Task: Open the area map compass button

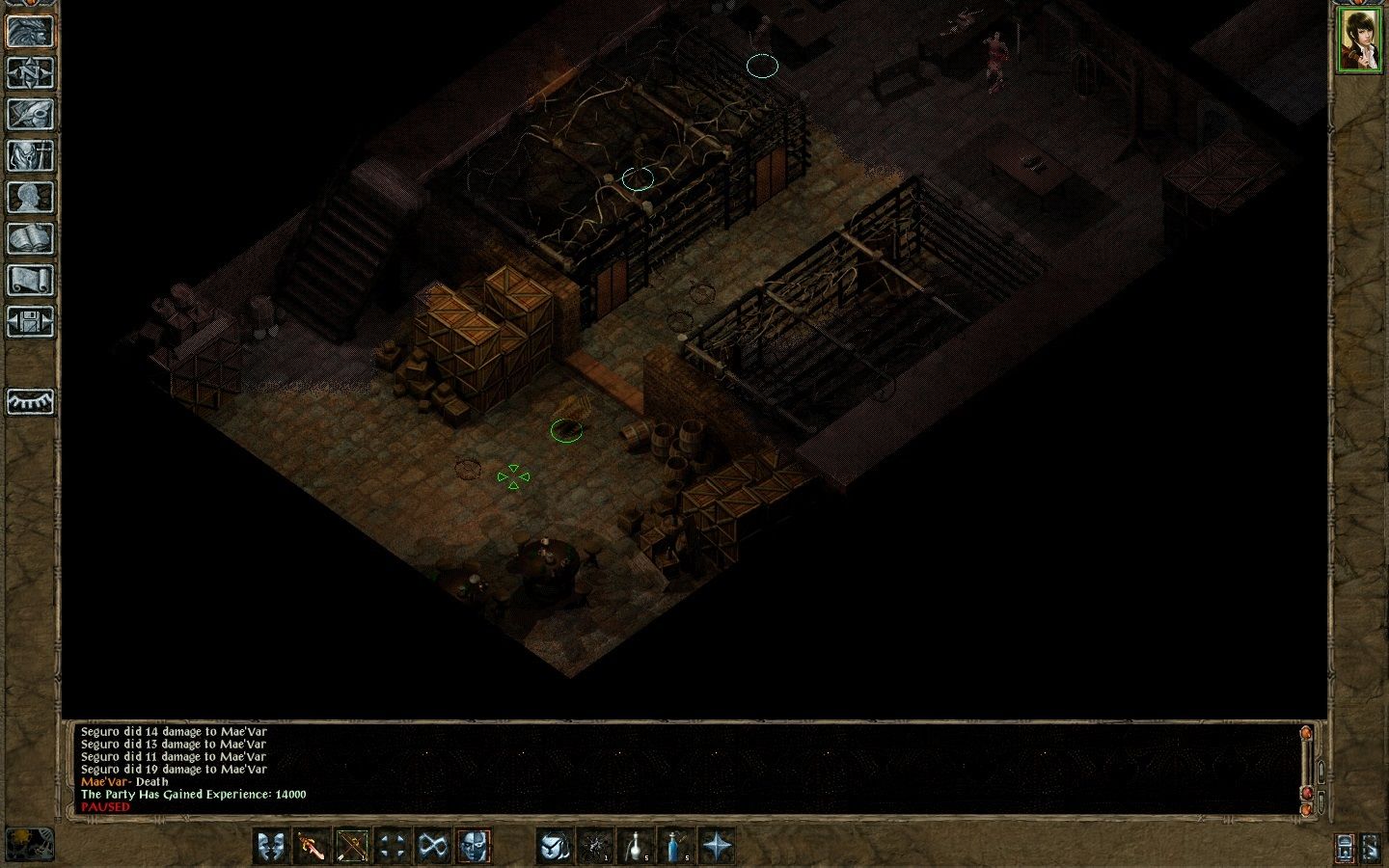Action: point(30,72)
